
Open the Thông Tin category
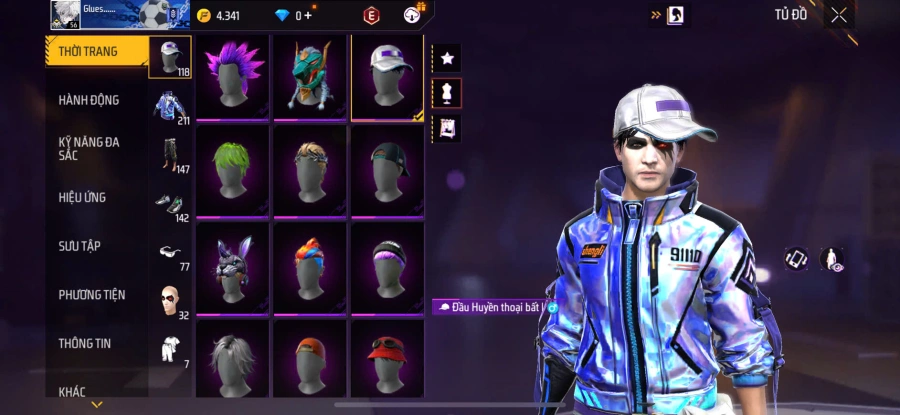pos(84,343)
